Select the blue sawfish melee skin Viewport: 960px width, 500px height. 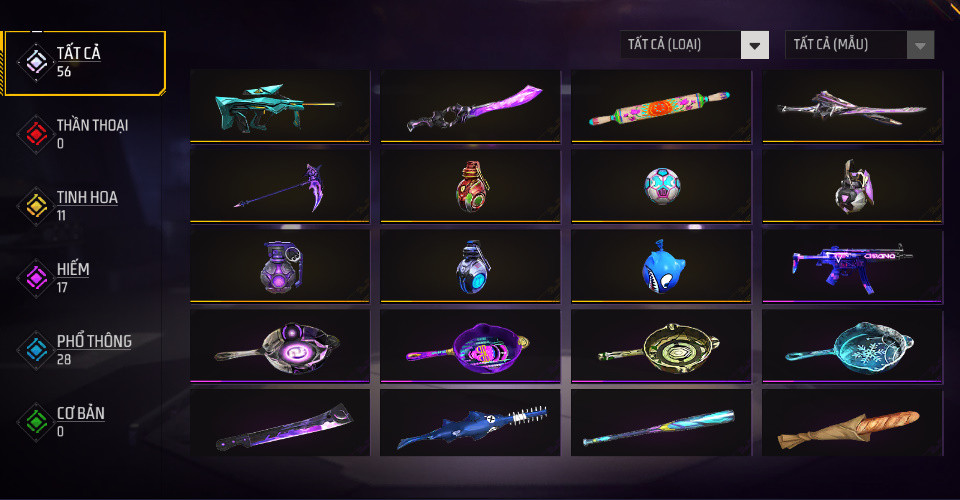click(470, 425)
